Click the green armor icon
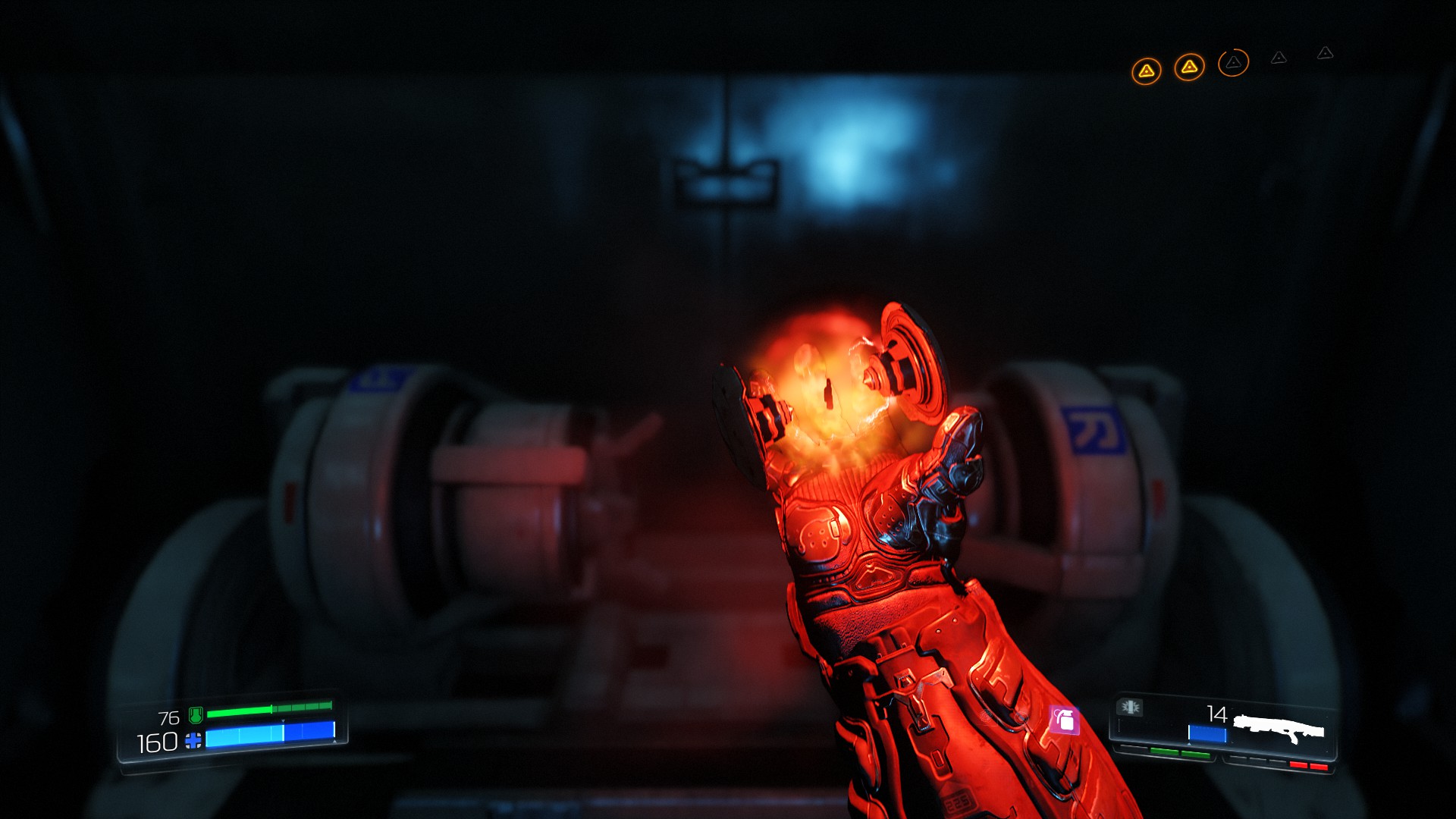The image size is (1456, 819). click(x=196, y=714)
